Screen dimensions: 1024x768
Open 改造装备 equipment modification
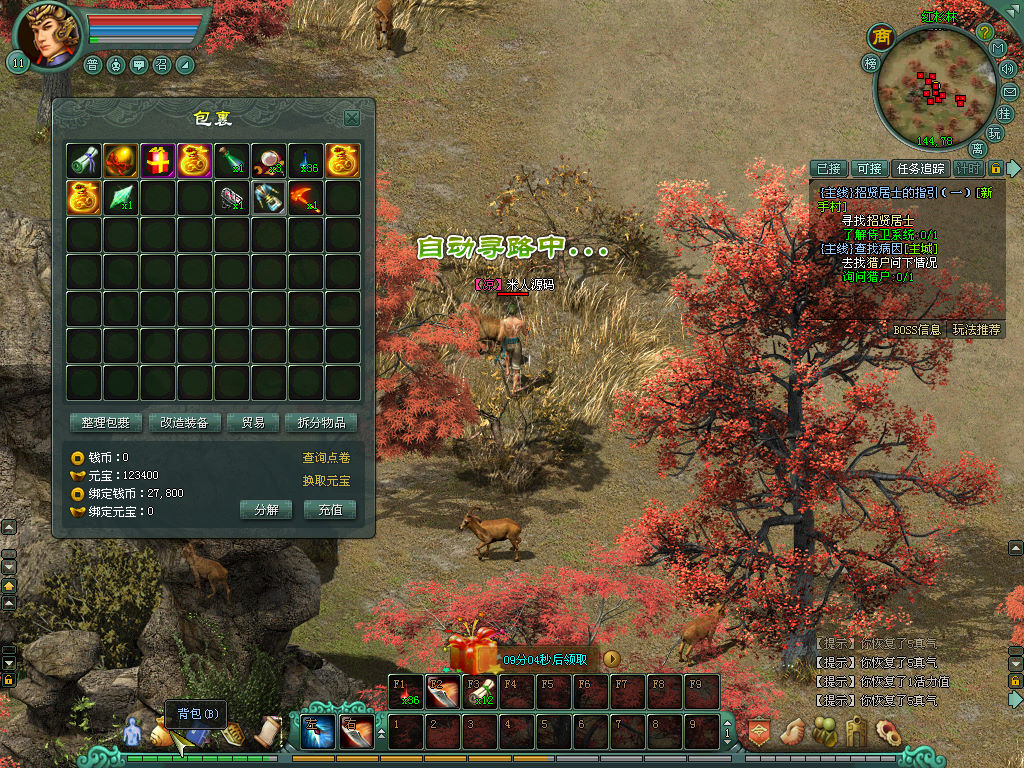[185, 423]
